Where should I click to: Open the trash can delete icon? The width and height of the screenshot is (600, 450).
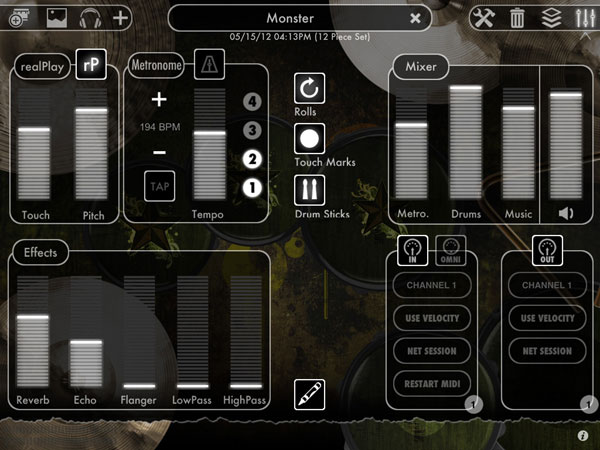517,17
